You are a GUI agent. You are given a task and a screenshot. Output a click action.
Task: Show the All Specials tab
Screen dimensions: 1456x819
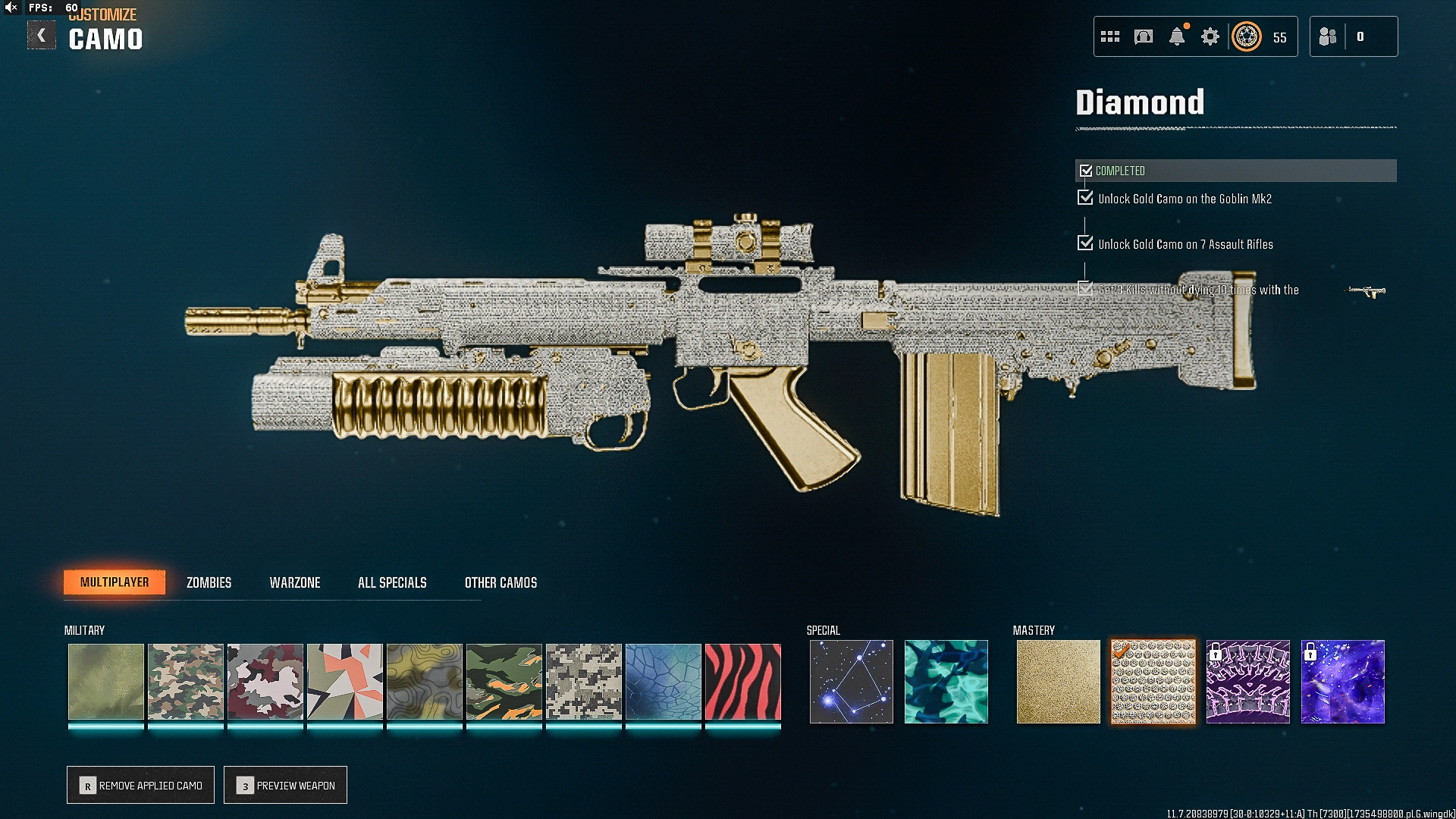392,582
